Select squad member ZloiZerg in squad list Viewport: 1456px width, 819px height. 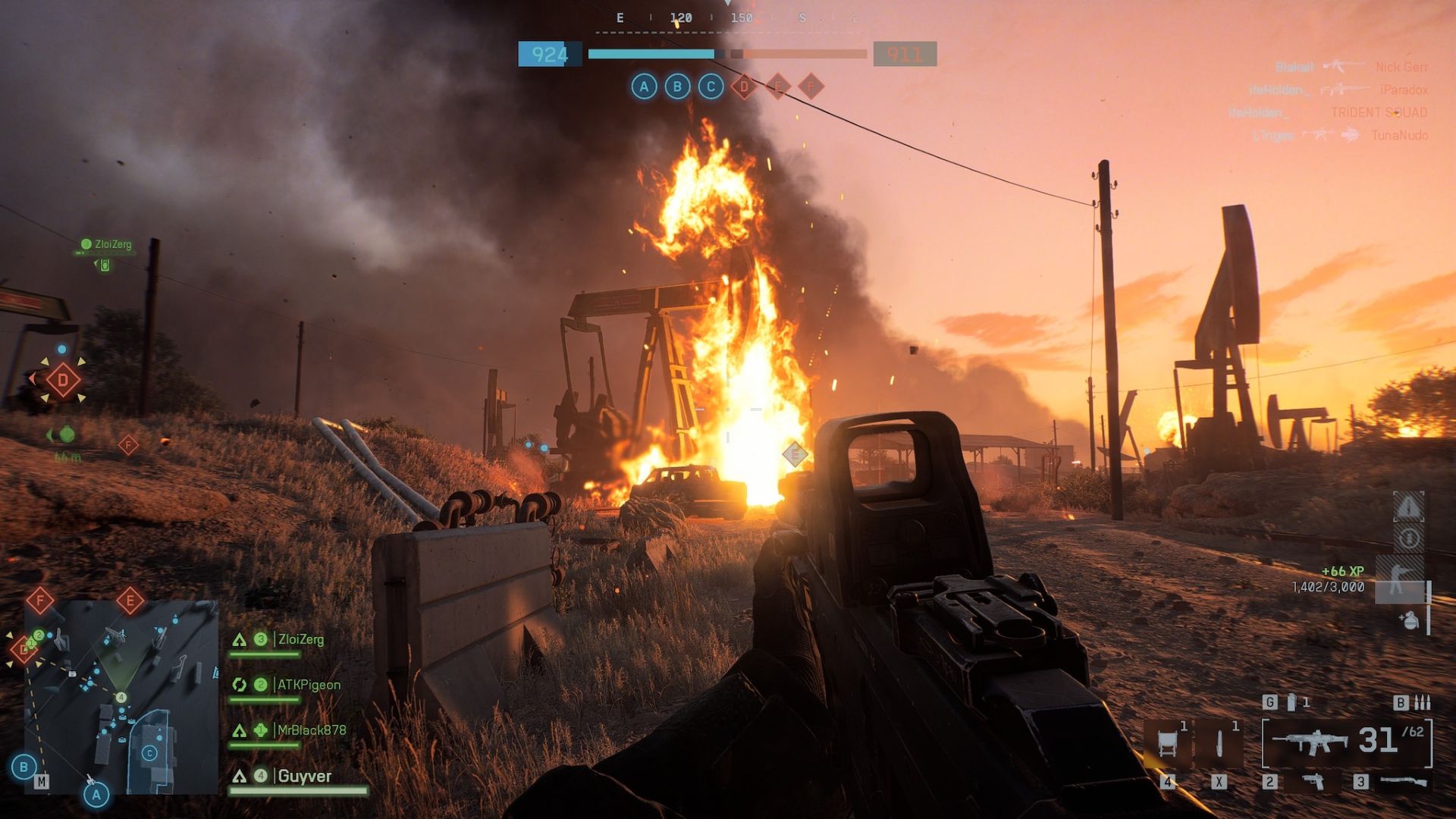[x=300, y=639]
